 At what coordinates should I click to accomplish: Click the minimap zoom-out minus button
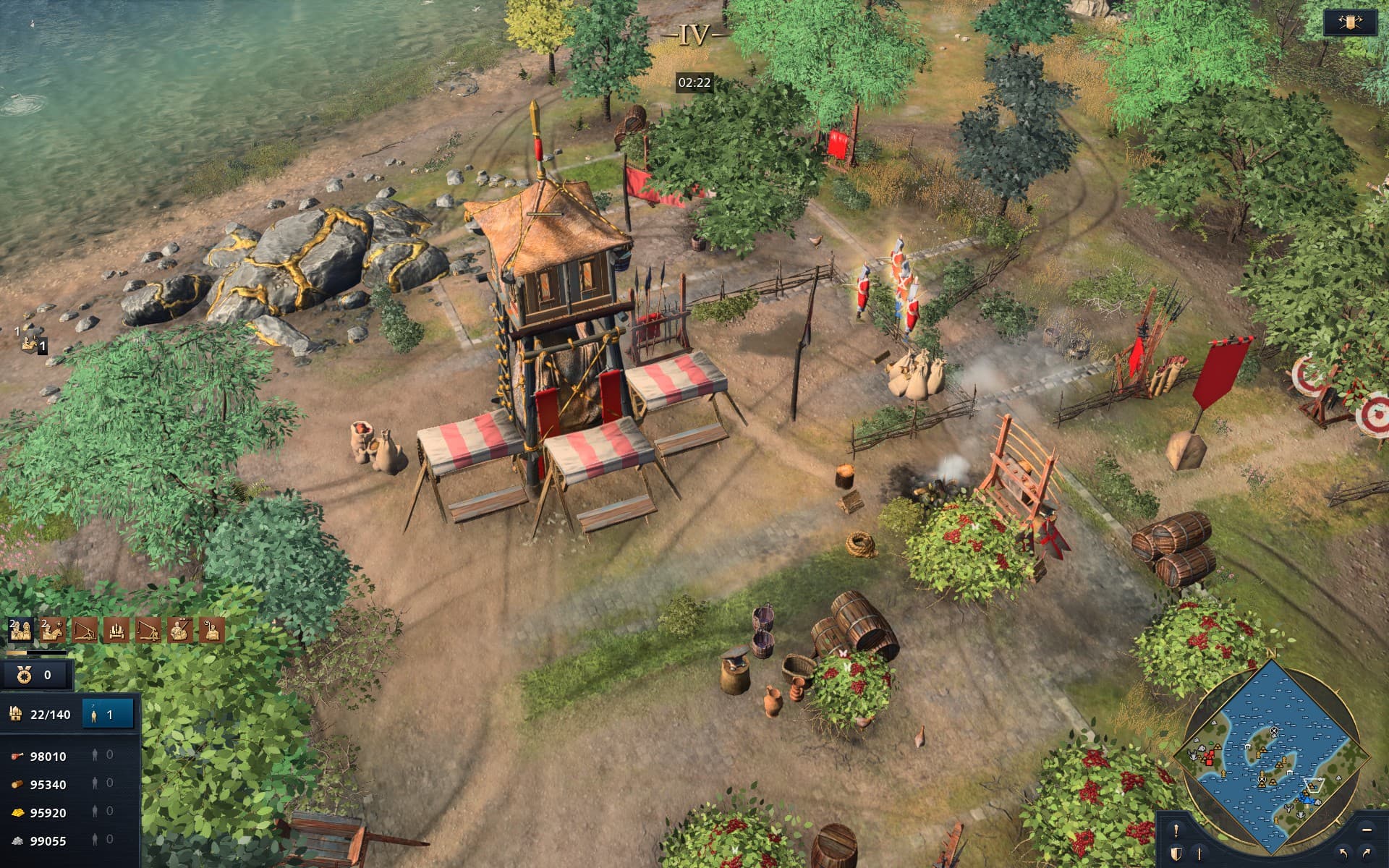(1367, 830)
